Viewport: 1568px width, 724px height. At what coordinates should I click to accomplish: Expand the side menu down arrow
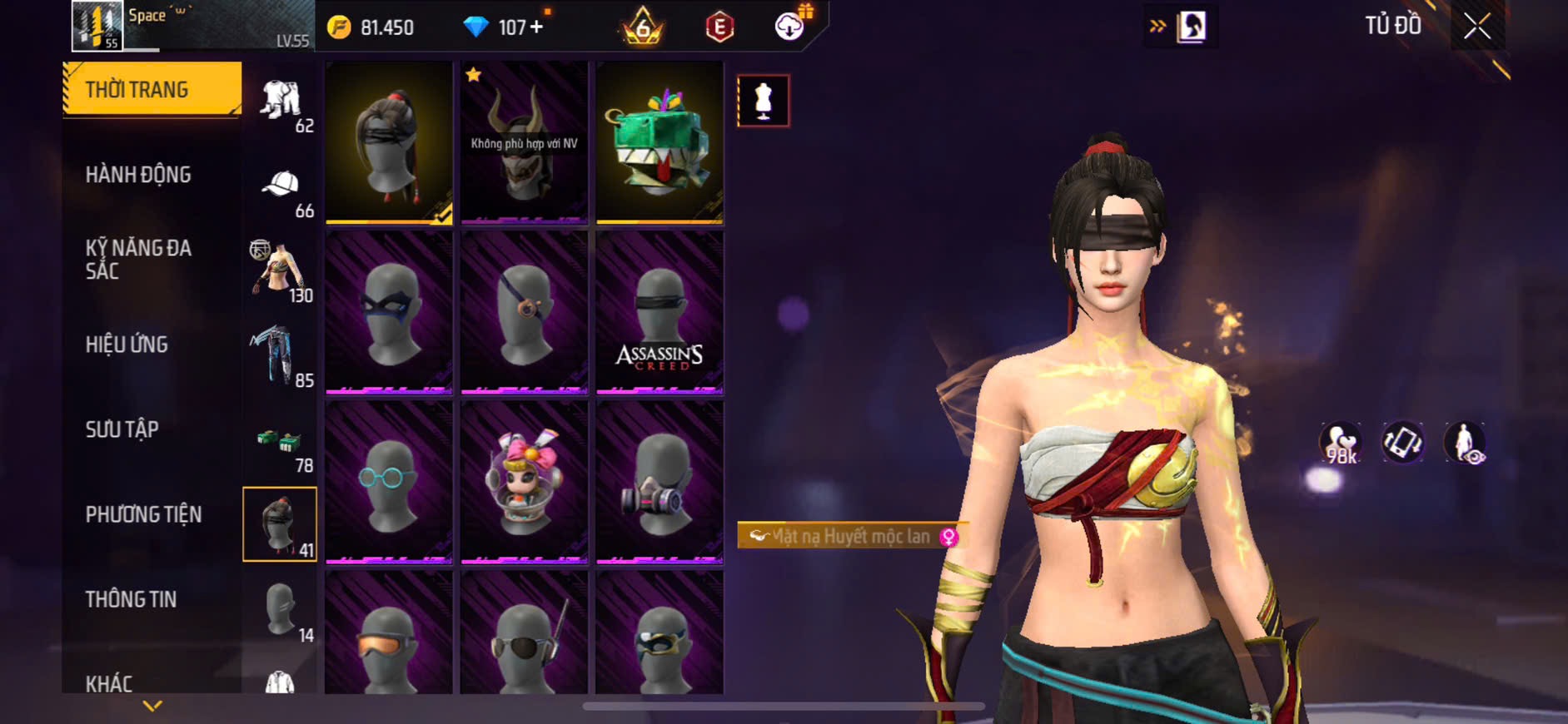pyautogui.click(x=152, y=707)
